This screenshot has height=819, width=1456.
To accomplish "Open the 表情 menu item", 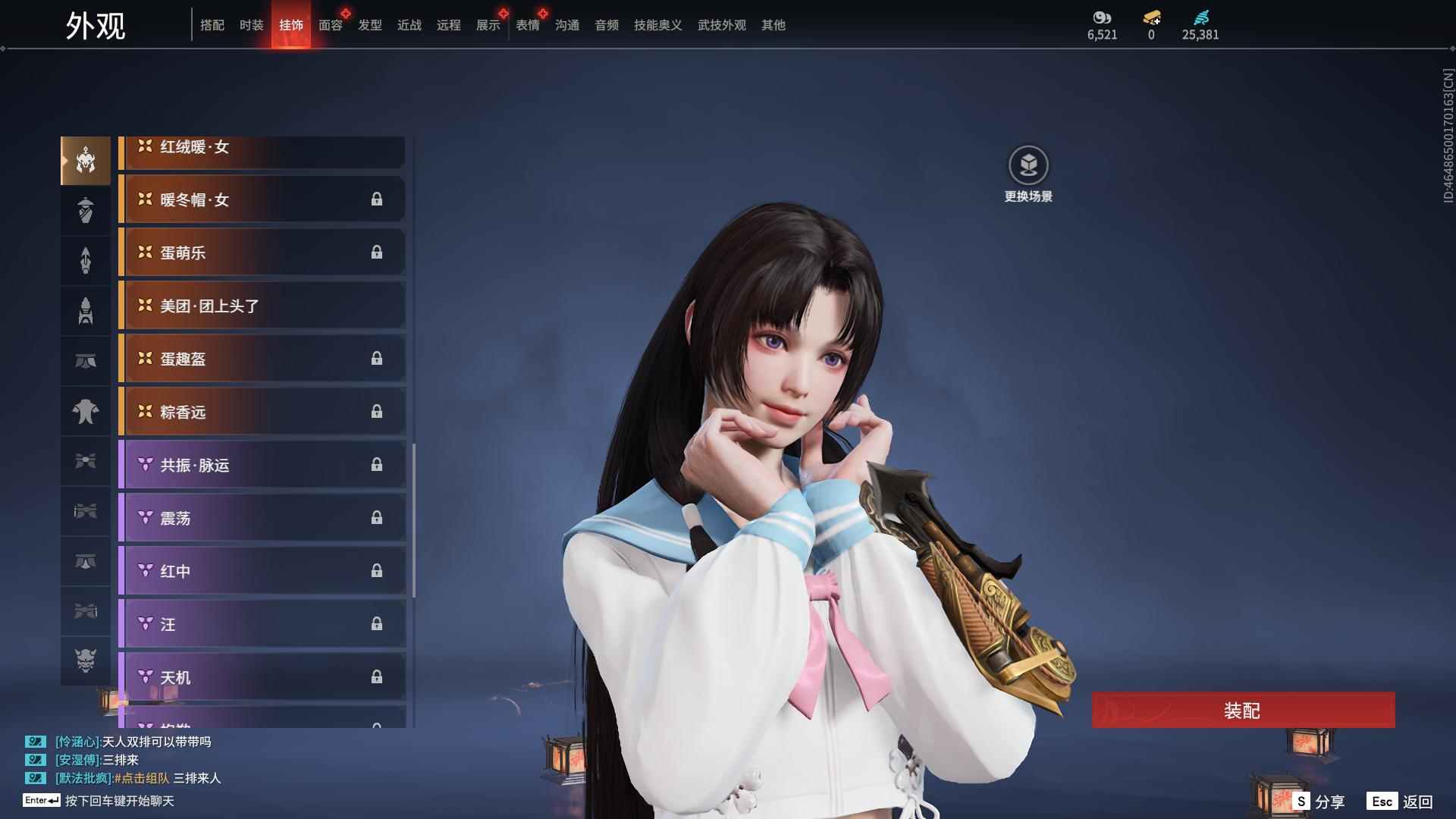I will [x=527, y=24].
